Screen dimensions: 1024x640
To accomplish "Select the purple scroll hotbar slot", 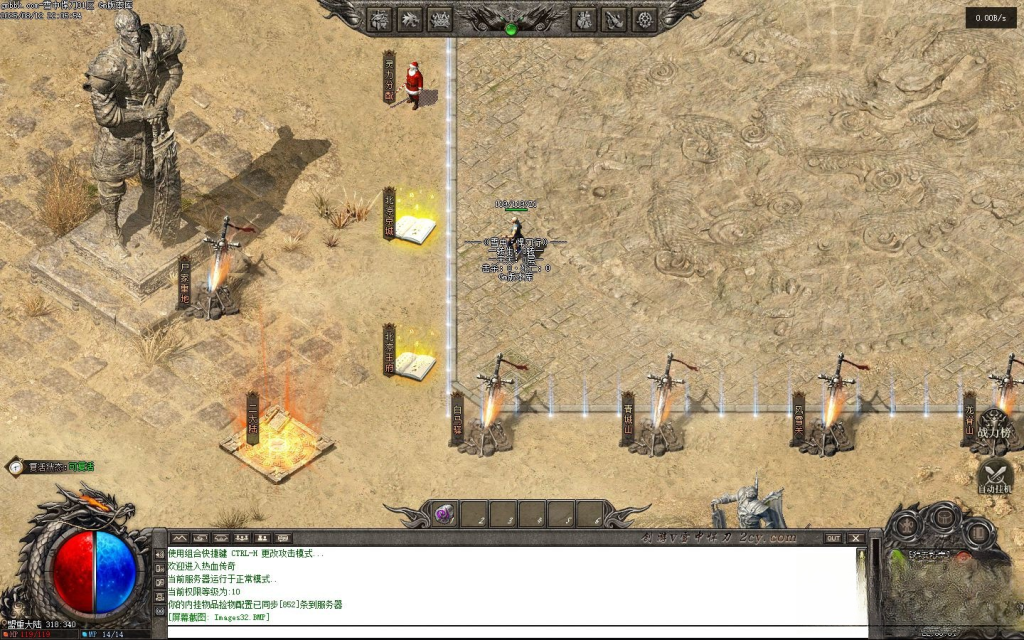I will tap(444, 514).
